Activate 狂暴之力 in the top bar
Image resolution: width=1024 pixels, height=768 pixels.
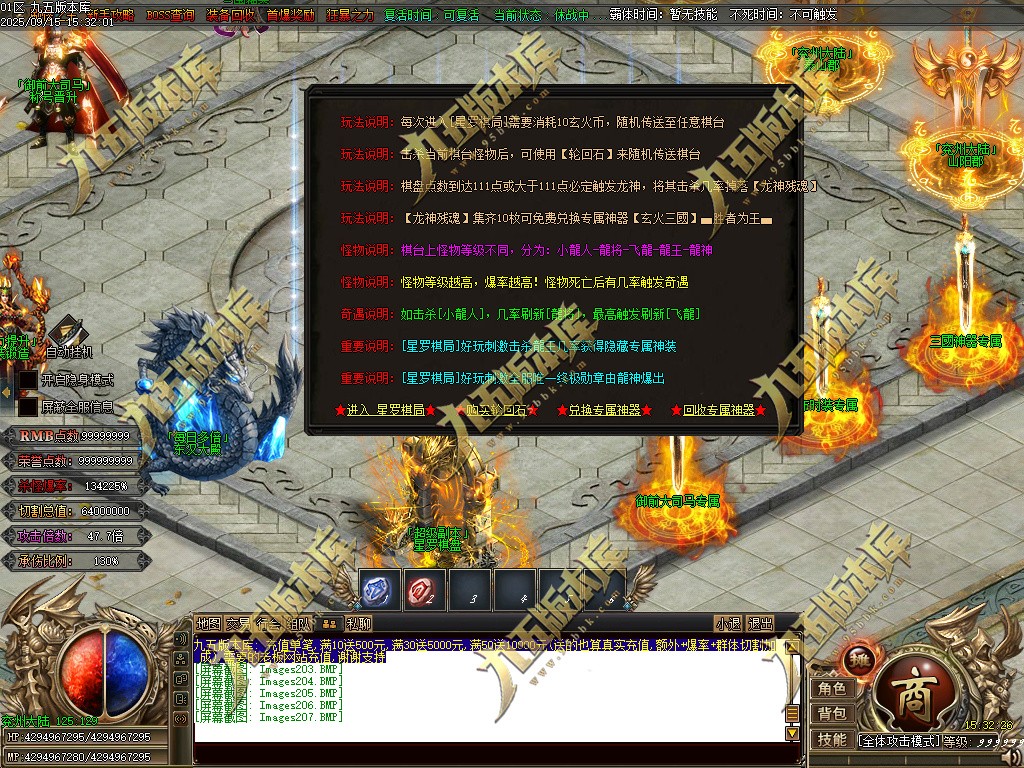pyautogui.click(x=350, y=16)
